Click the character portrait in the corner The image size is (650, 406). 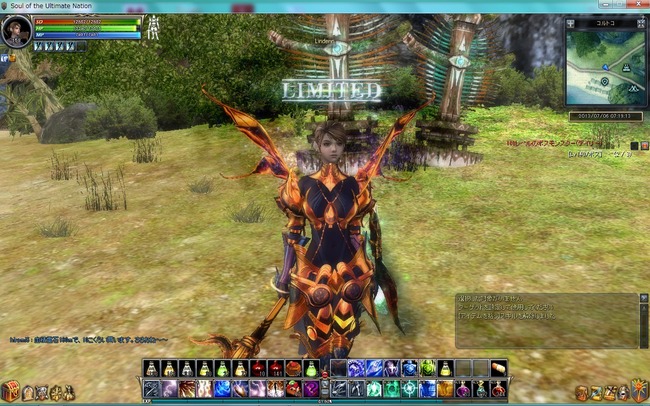pos(17,31)
